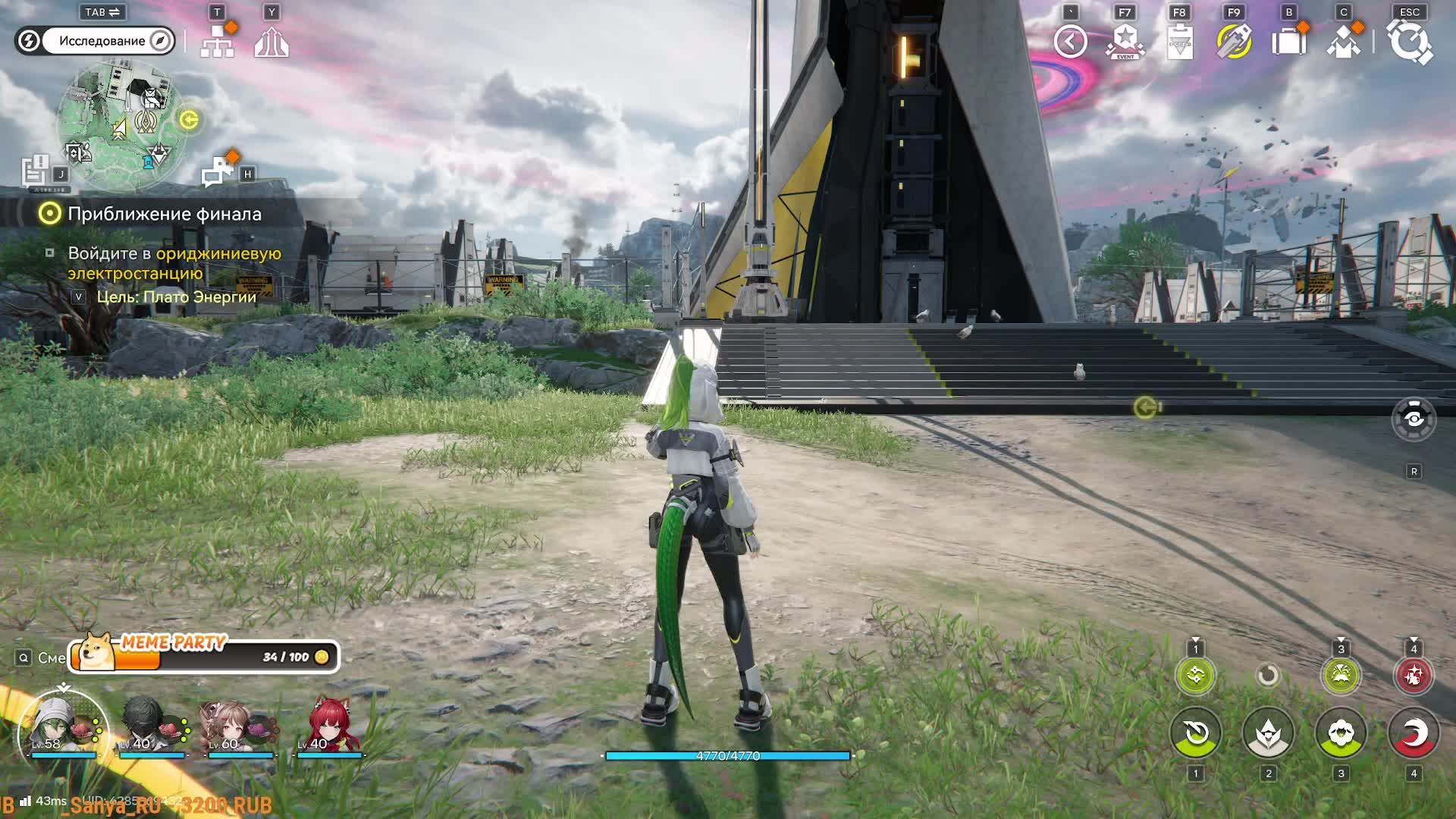Open the operators team icon
Image resolution: width=1456 pixels, height=819 pixels.
point(1344,42)
